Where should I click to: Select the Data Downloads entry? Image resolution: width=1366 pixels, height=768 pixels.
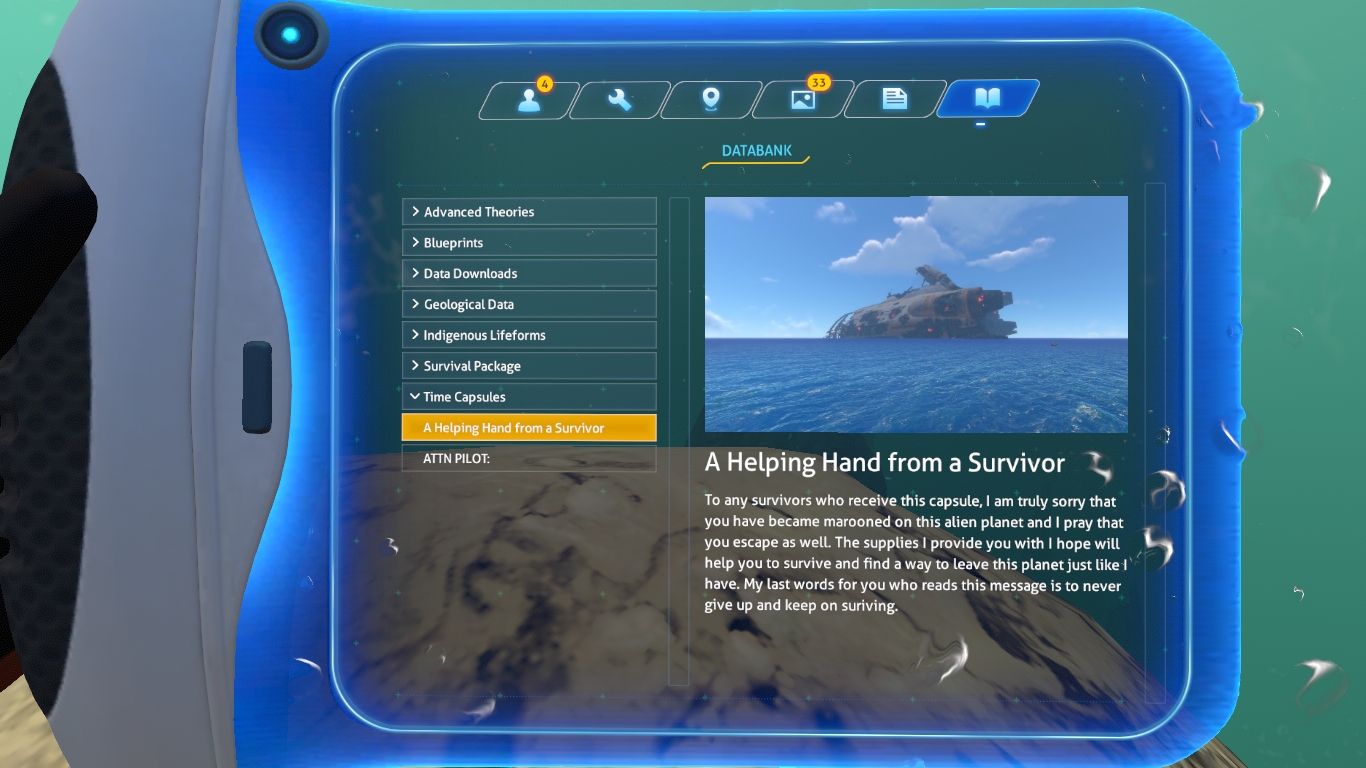click(x=529, y=272)
